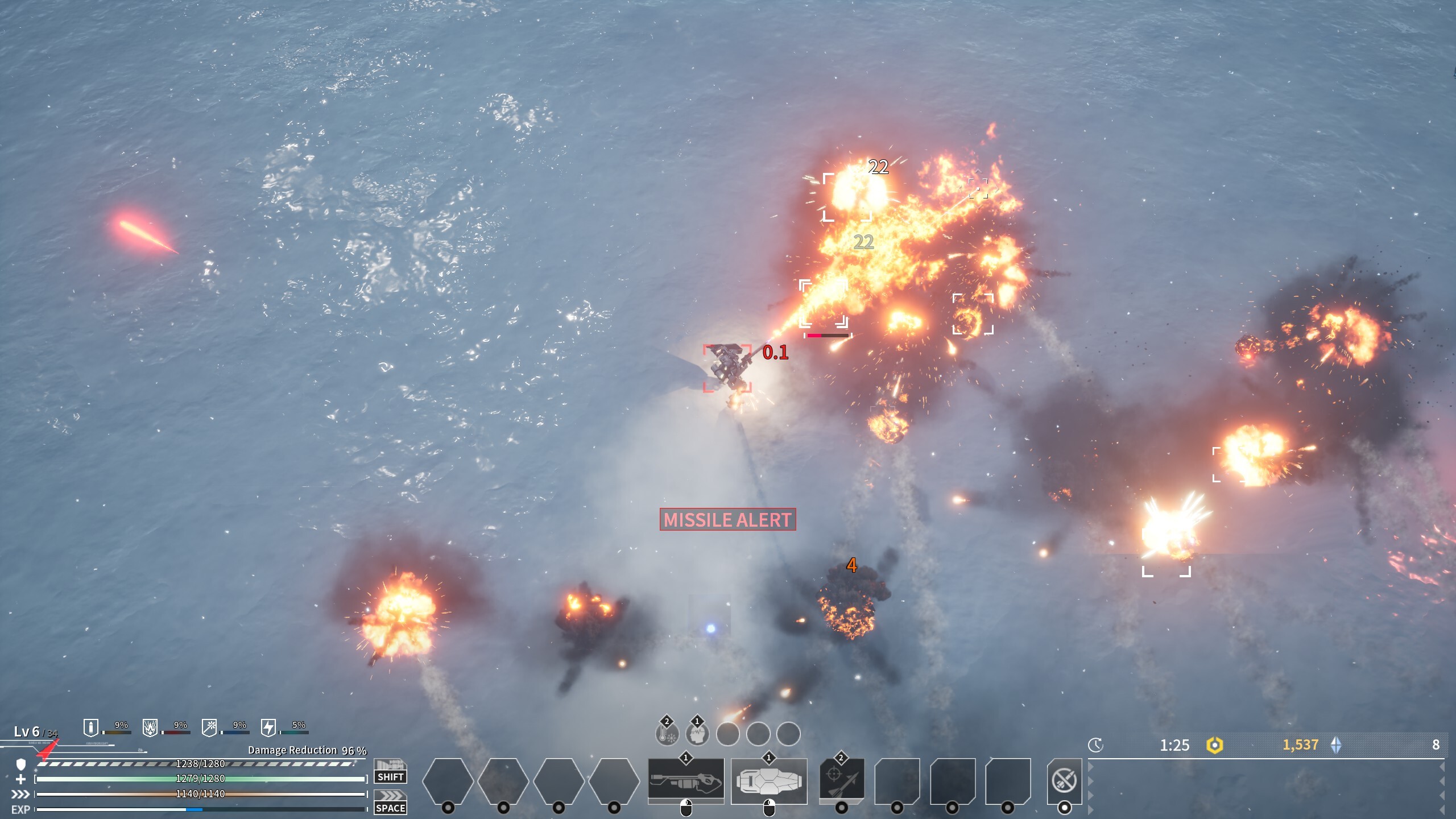Select the flamethrower weapon slot

point(686,781)
